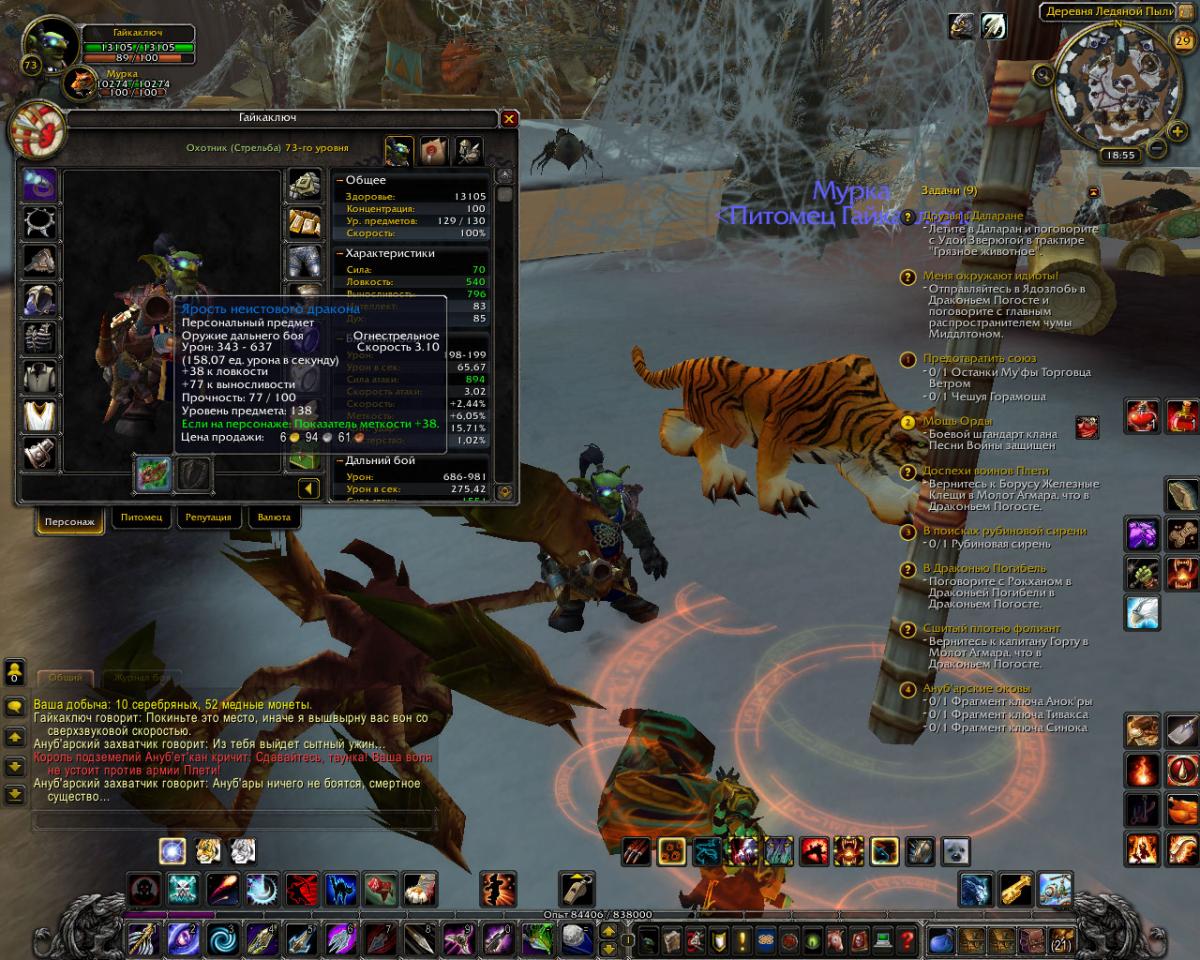Viewport: 1200px width, 960px height.
Task: Zoom in the minimap with plus button
Action: 1179,128
